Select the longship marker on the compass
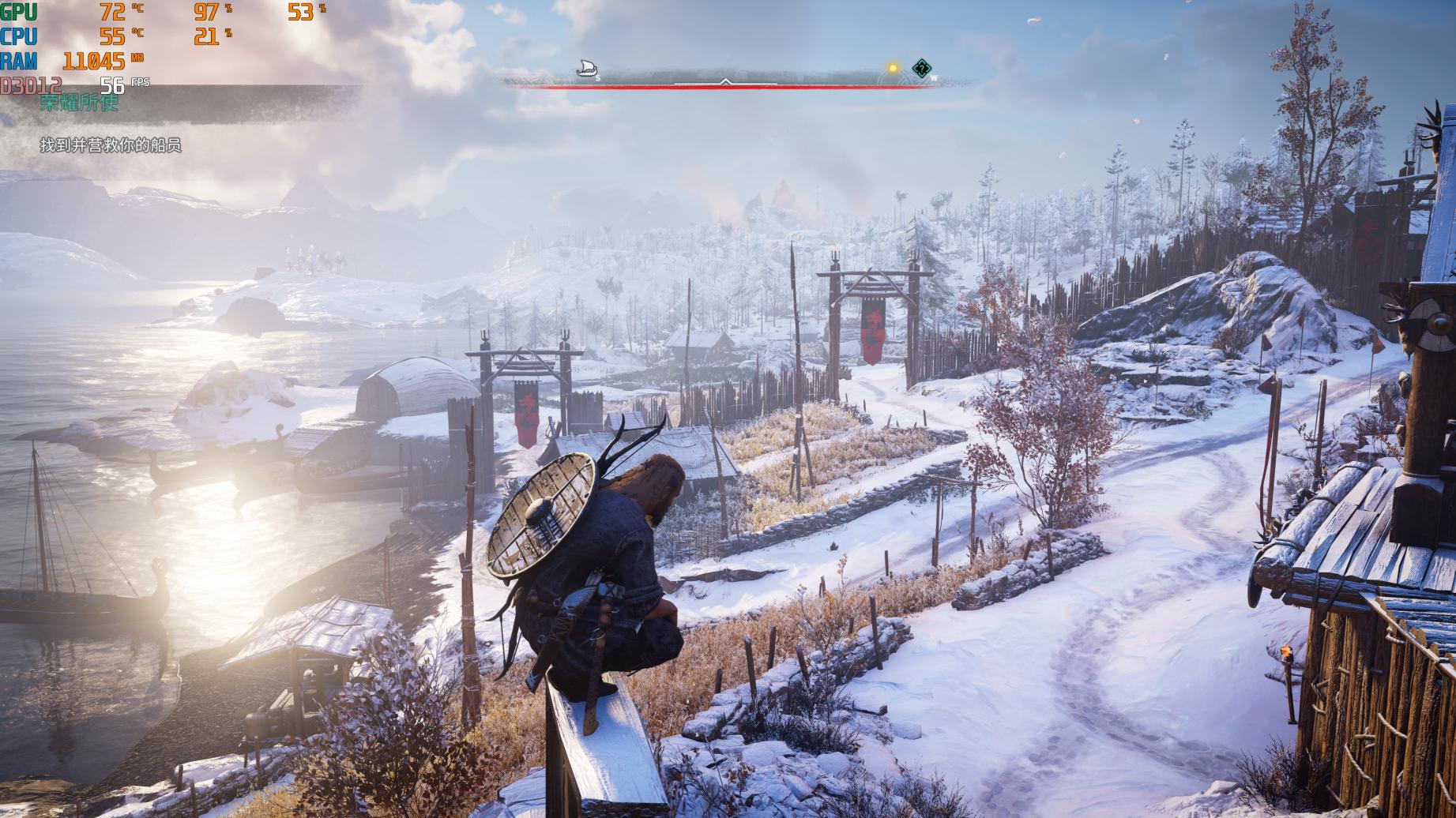1456x818 pixels. (585, 68)
